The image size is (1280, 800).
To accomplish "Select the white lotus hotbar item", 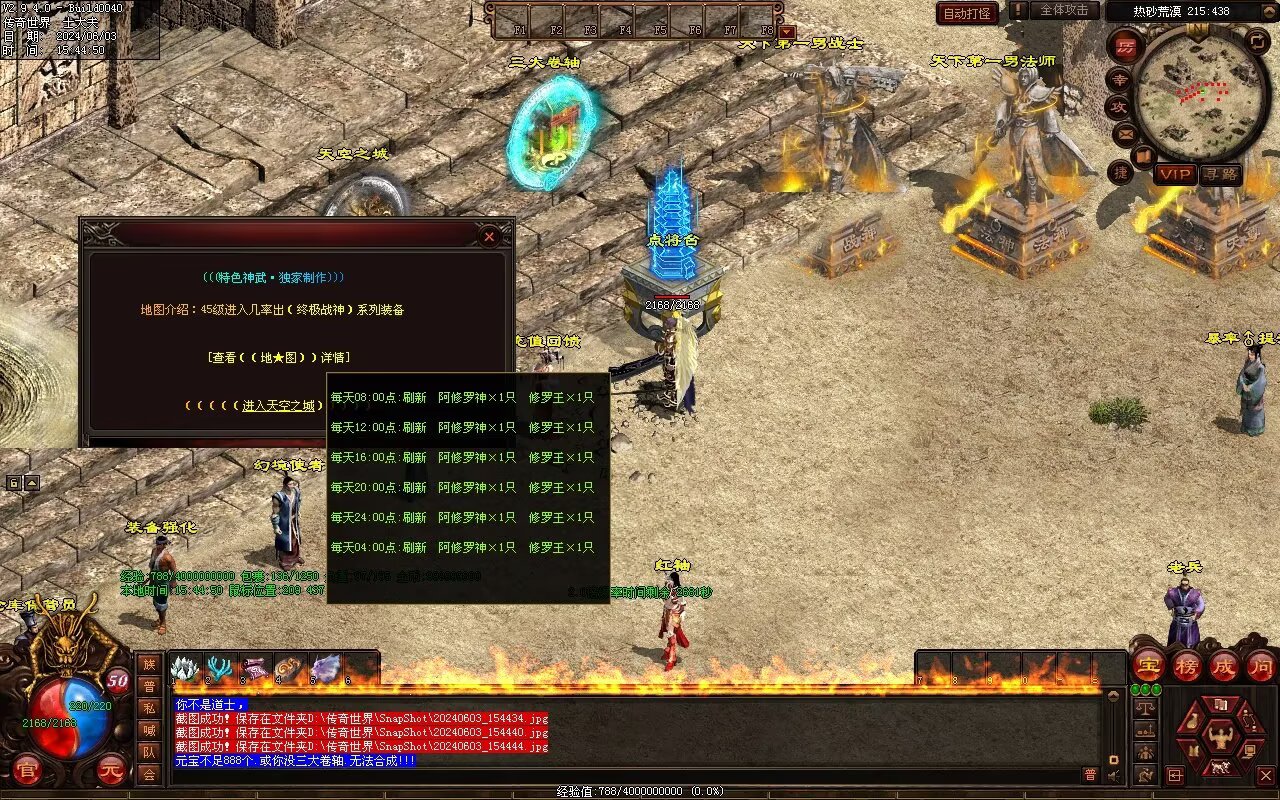I will [x=187, y=668].
